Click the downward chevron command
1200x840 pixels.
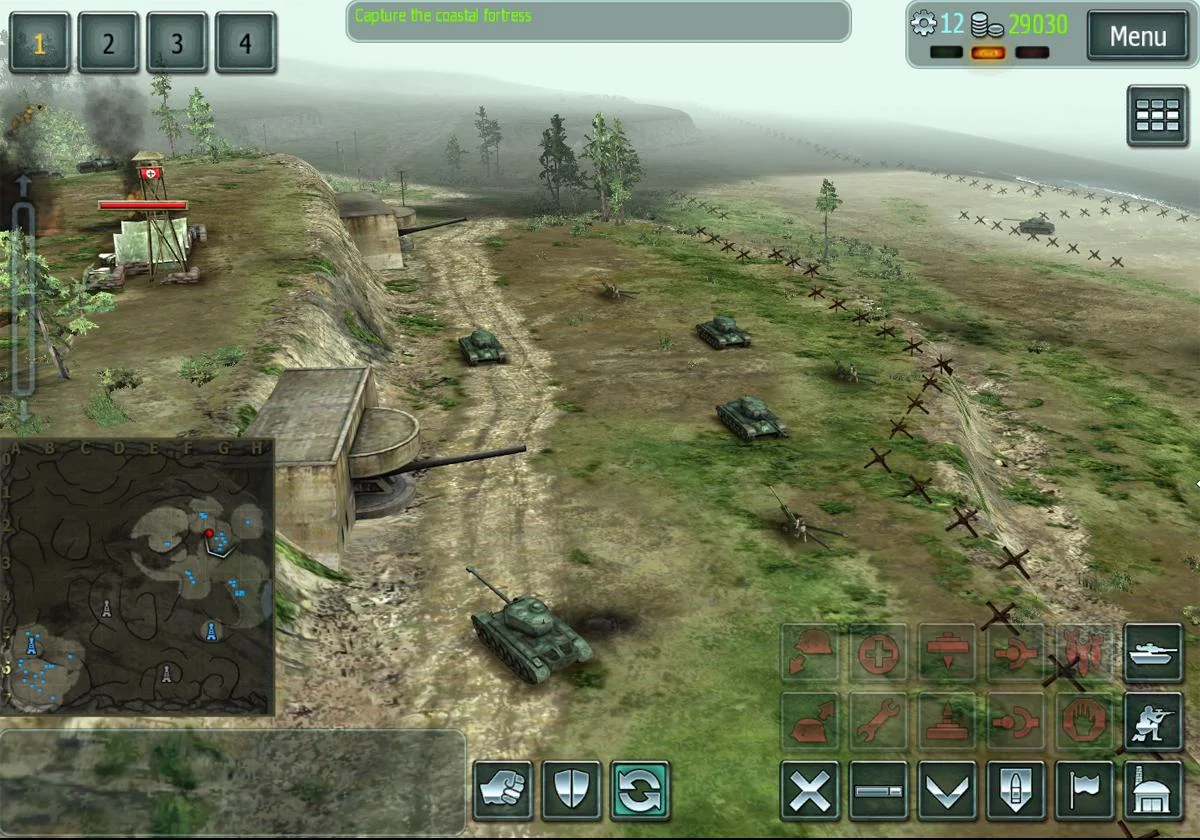pos(948,791)
